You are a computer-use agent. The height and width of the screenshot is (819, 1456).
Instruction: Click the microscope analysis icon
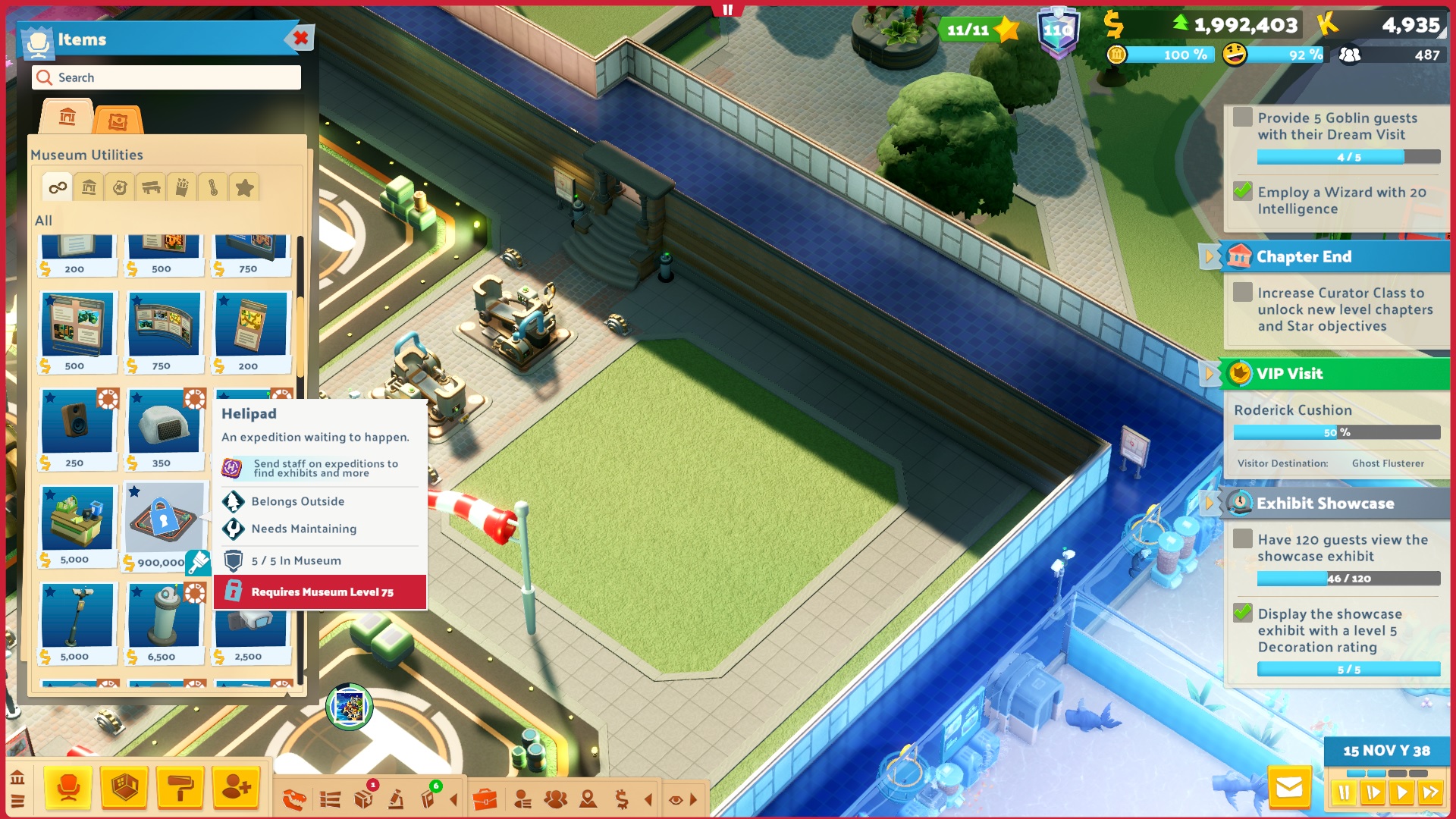(395, 797)
